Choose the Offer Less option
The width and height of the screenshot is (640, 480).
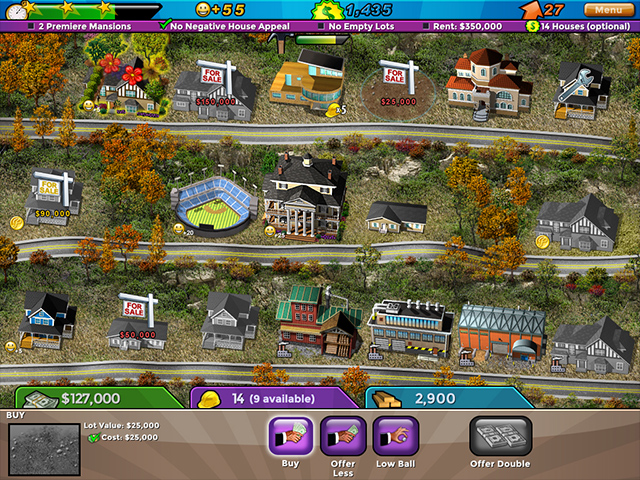(x=343, y=437)
